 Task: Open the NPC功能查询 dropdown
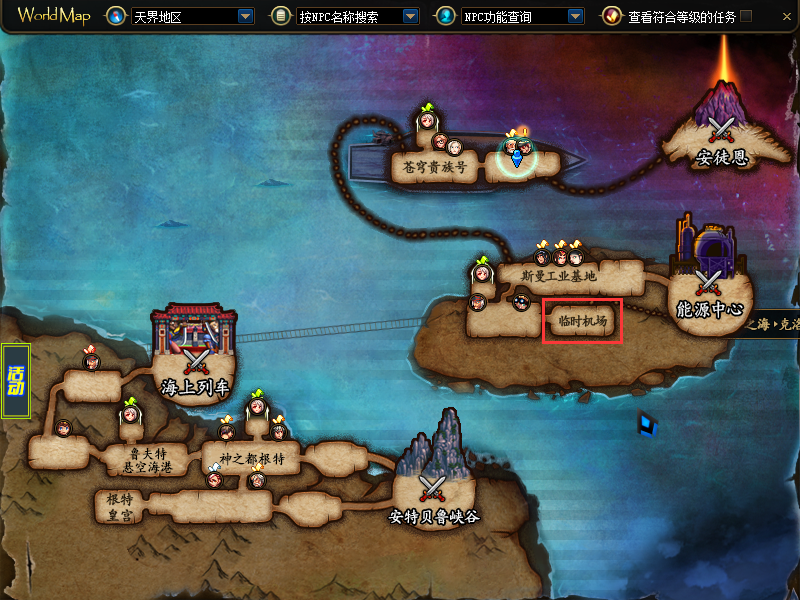[575, 17]
